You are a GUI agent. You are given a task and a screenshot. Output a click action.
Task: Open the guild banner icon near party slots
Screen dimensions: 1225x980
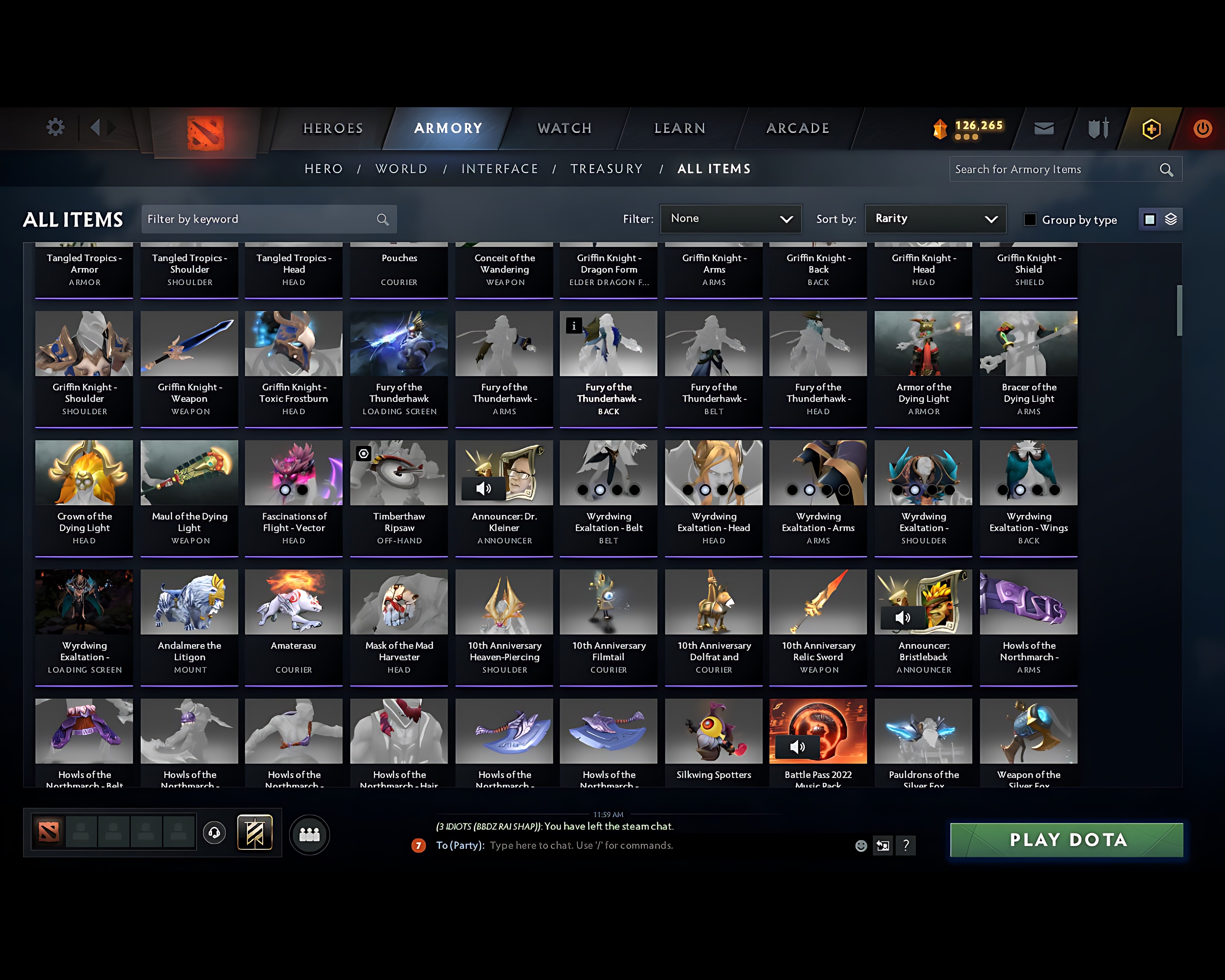[x=255, y=833]
